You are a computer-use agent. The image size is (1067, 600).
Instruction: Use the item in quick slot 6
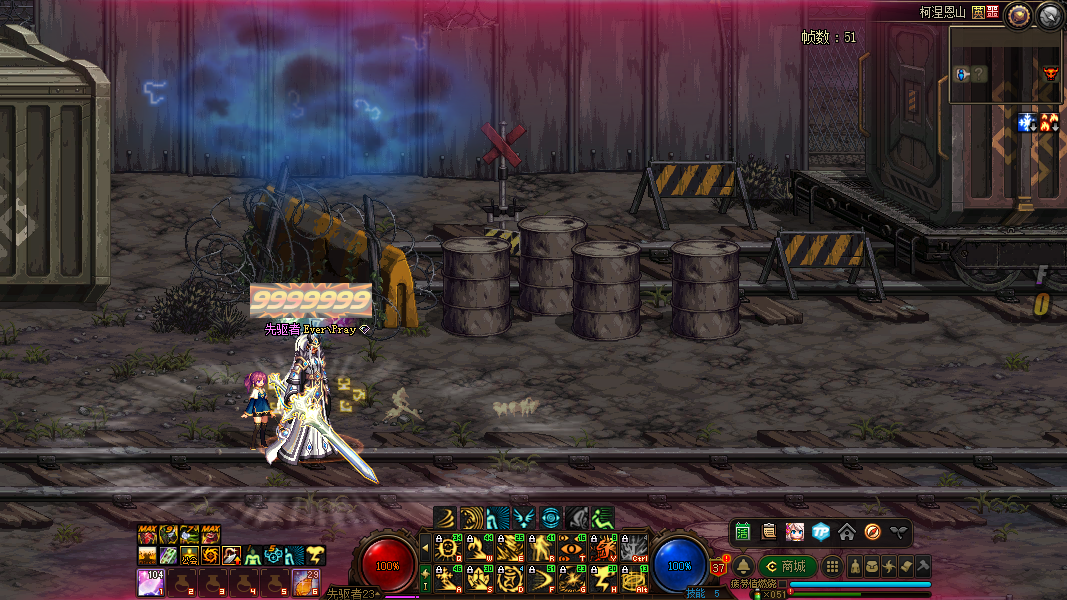(305, 582)
